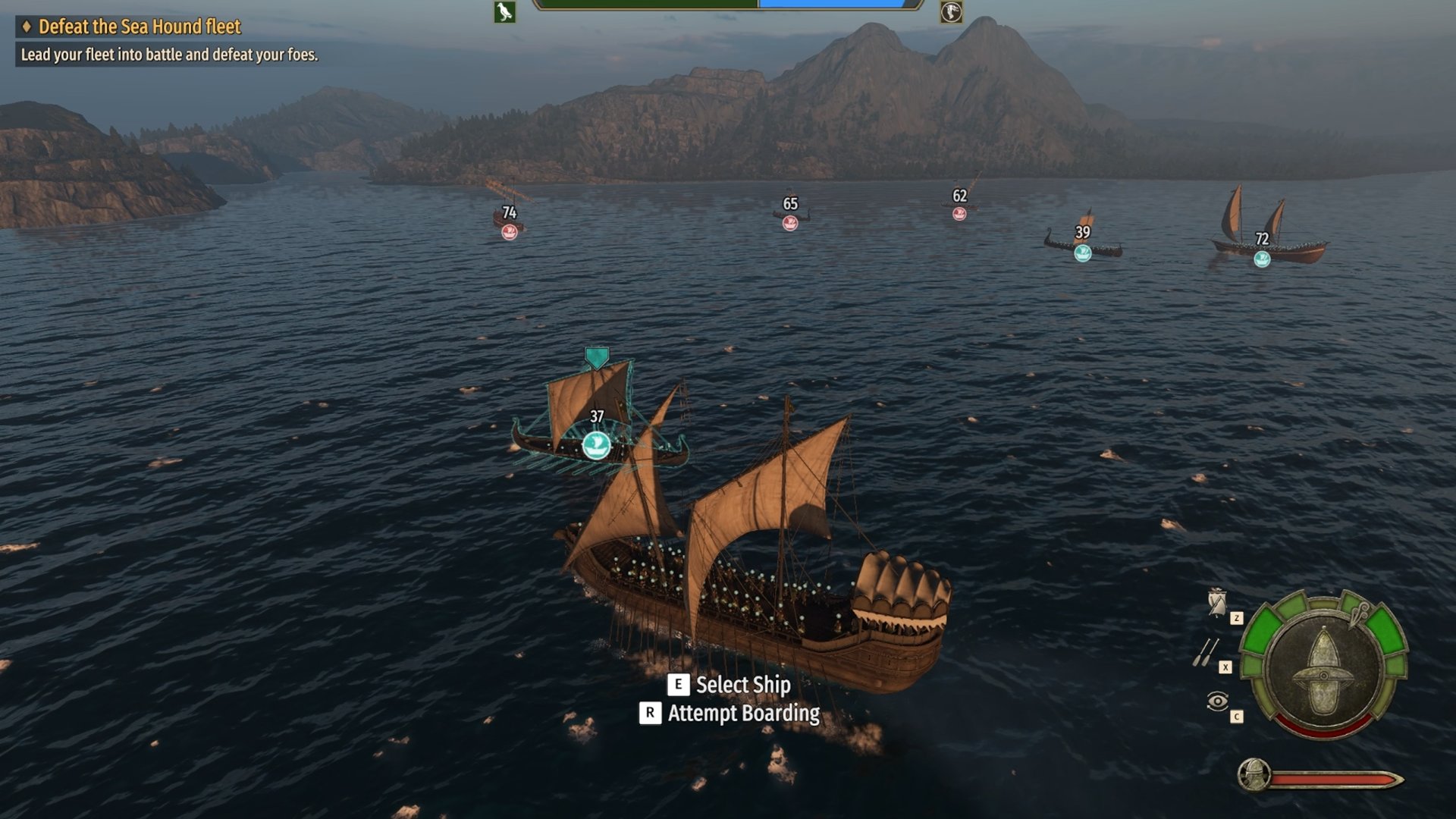
Task: Click the ship status compass dial
Action: pos(1324,667)
